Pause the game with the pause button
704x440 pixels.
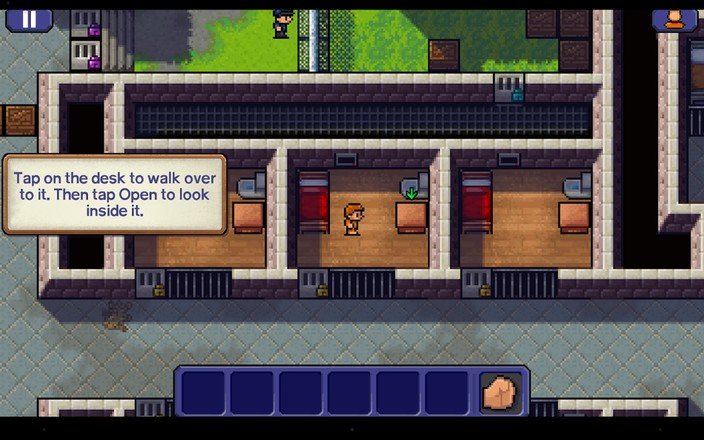tap(29, 18)
